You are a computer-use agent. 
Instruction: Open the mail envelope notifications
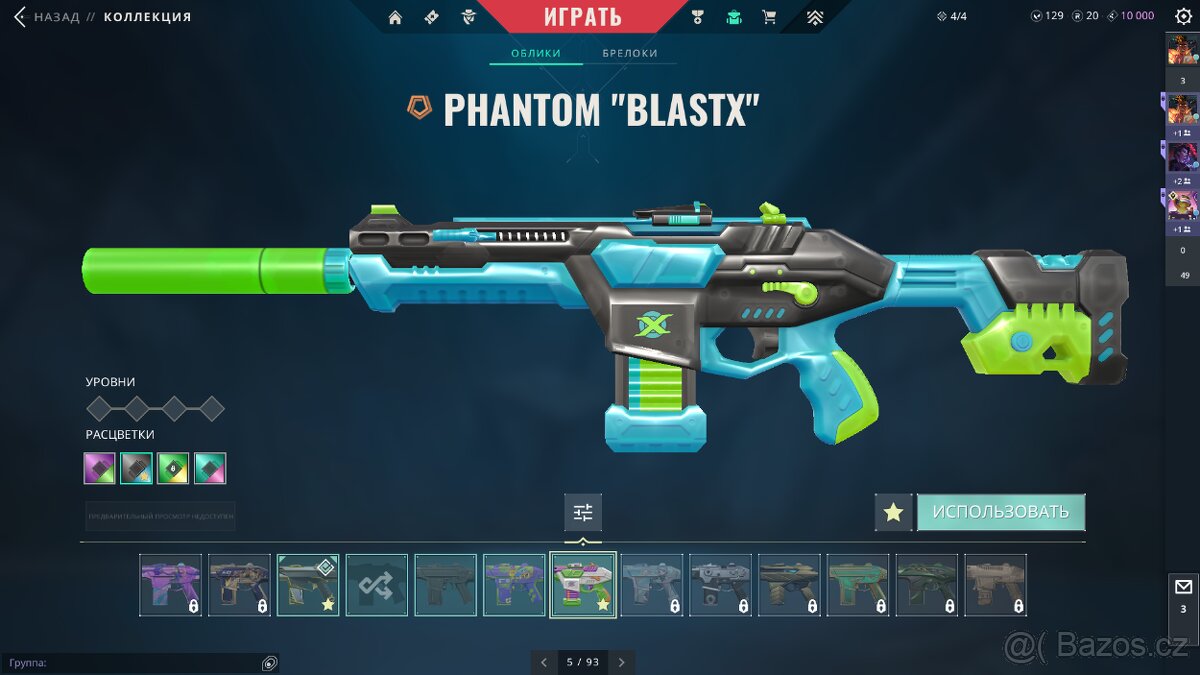1183,587
